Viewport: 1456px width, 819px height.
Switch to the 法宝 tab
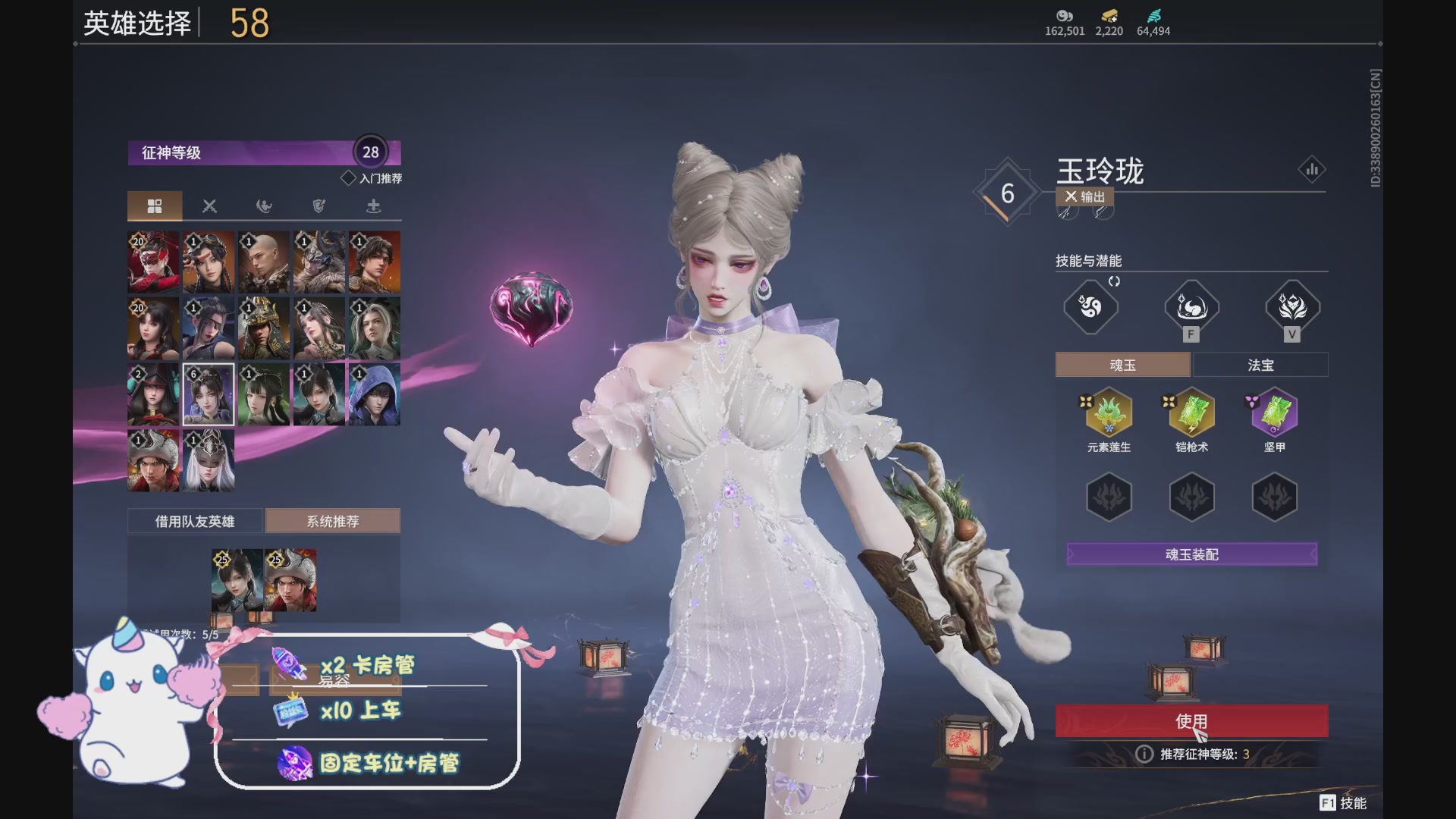click(x=1260, y=364)
